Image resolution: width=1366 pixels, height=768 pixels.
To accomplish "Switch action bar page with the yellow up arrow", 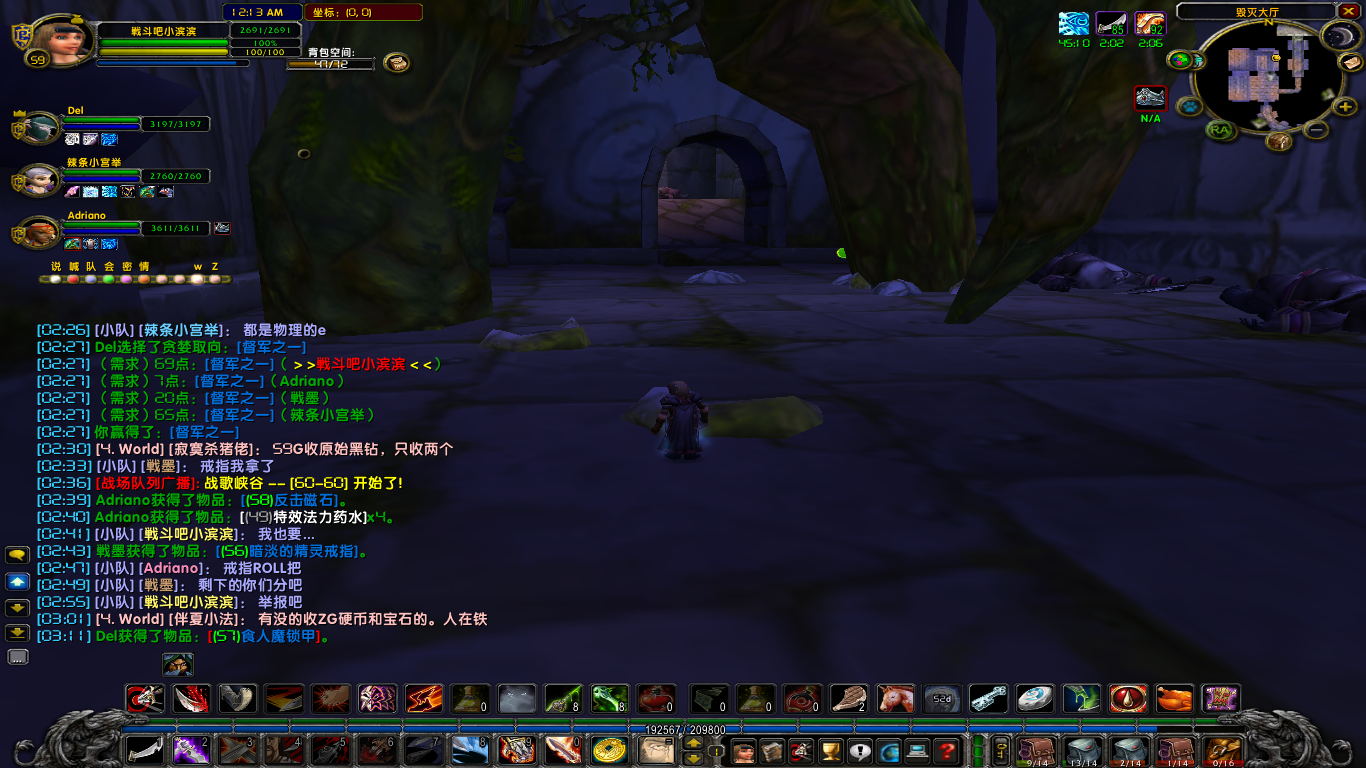I will coord(693,744).
